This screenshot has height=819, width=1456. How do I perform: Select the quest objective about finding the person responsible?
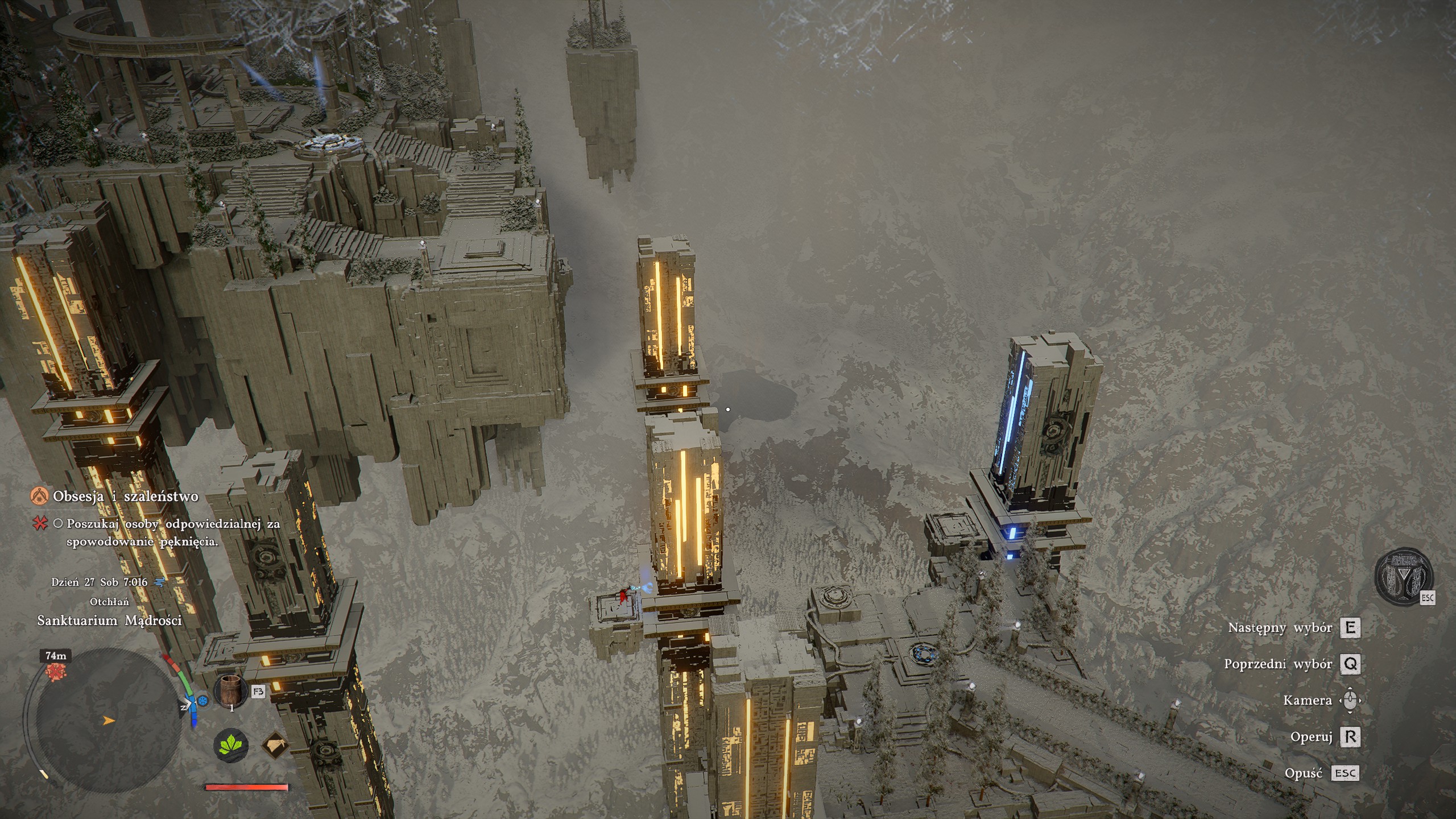tap(173, 532)
